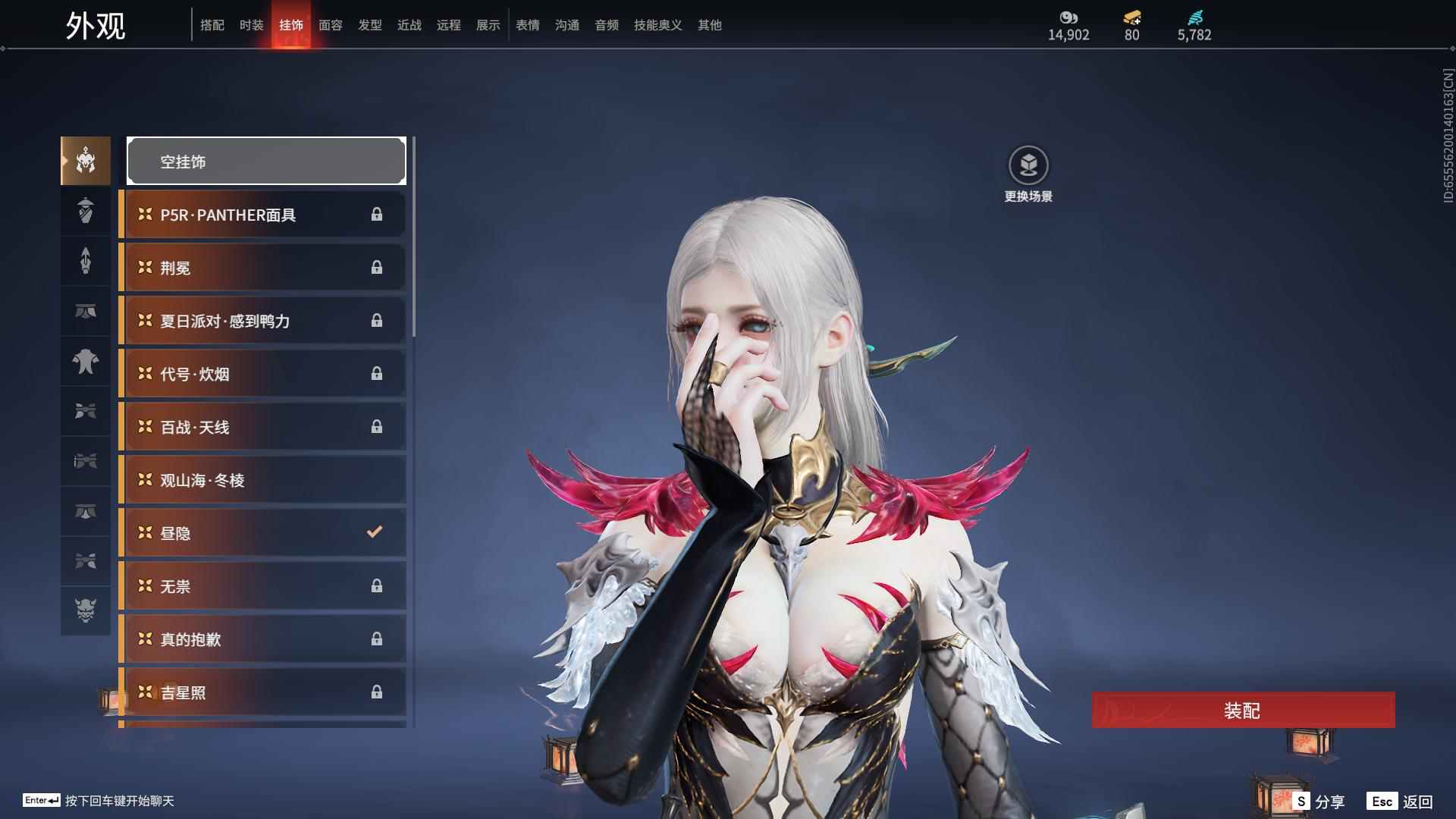This screenshot has height=819, width=1456.
Task: Switch to the 时装 tab
Action: (251, 25)
